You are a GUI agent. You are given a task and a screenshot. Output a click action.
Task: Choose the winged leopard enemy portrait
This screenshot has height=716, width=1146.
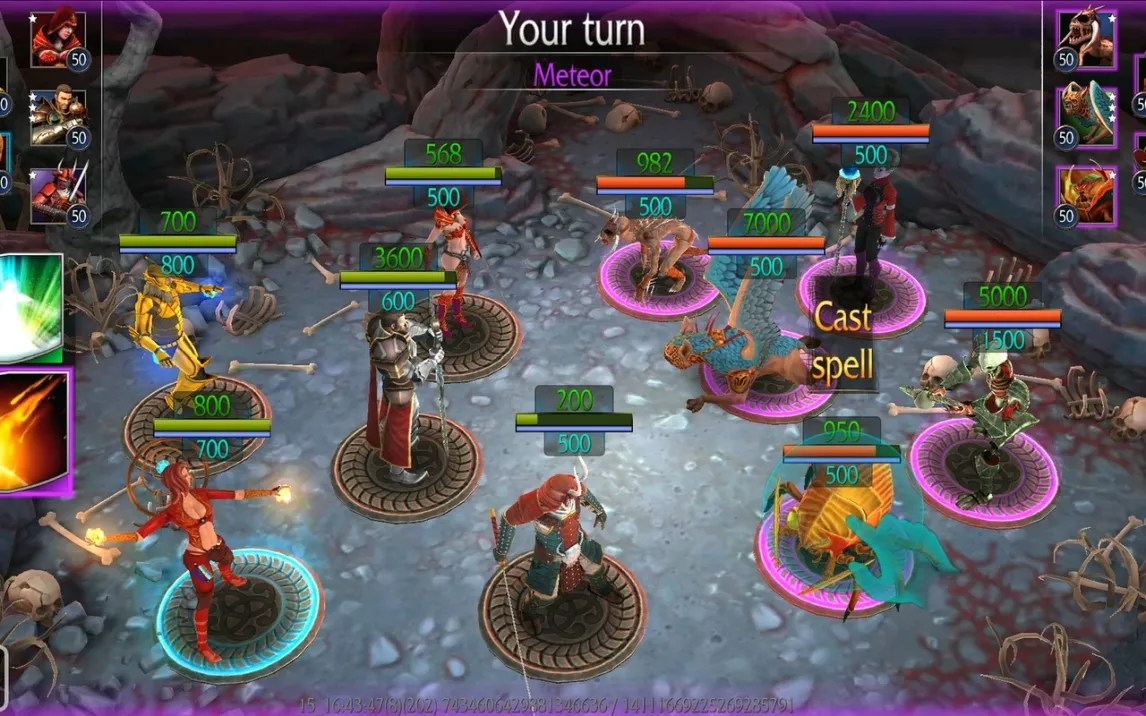1086,117
